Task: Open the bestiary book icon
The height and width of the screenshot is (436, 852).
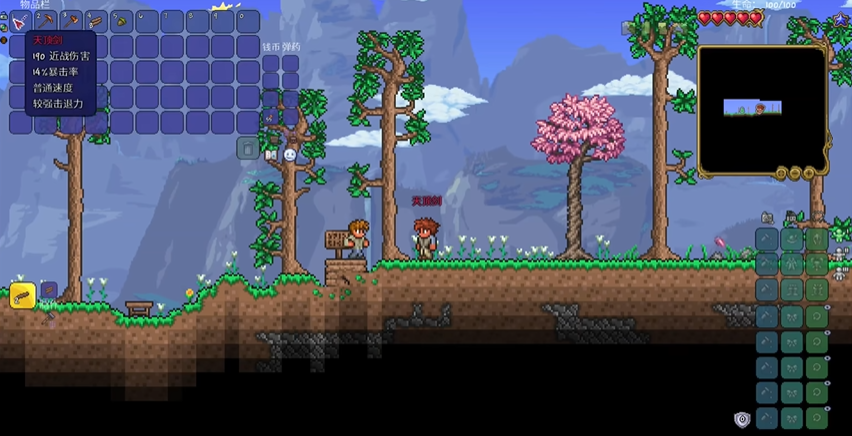Action: click(x=270, y=155)
